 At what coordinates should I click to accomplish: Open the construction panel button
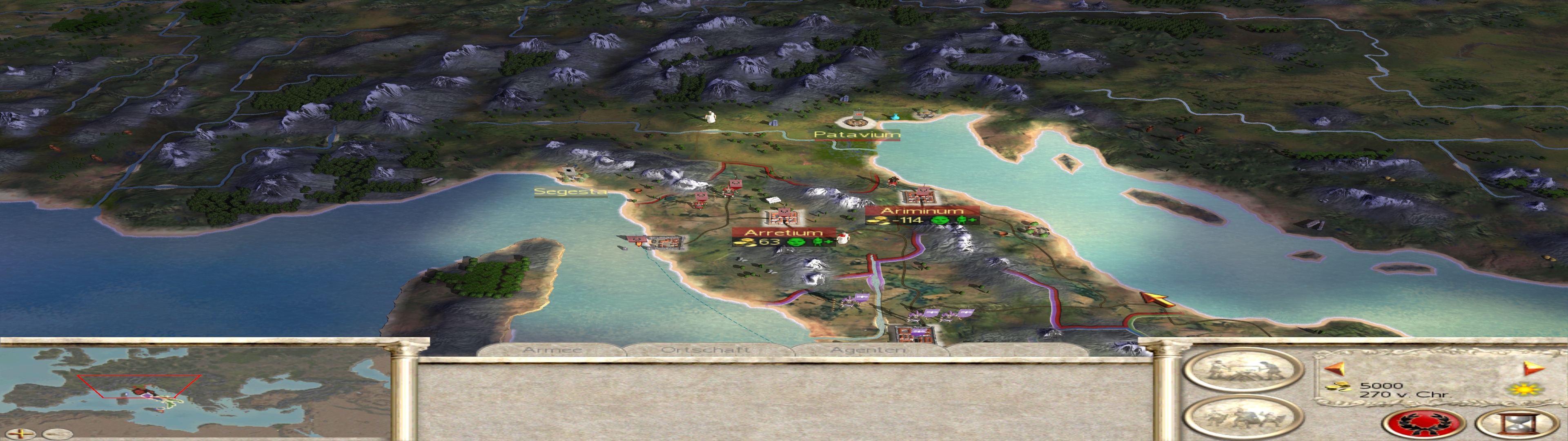click(x=1242, y=370)
